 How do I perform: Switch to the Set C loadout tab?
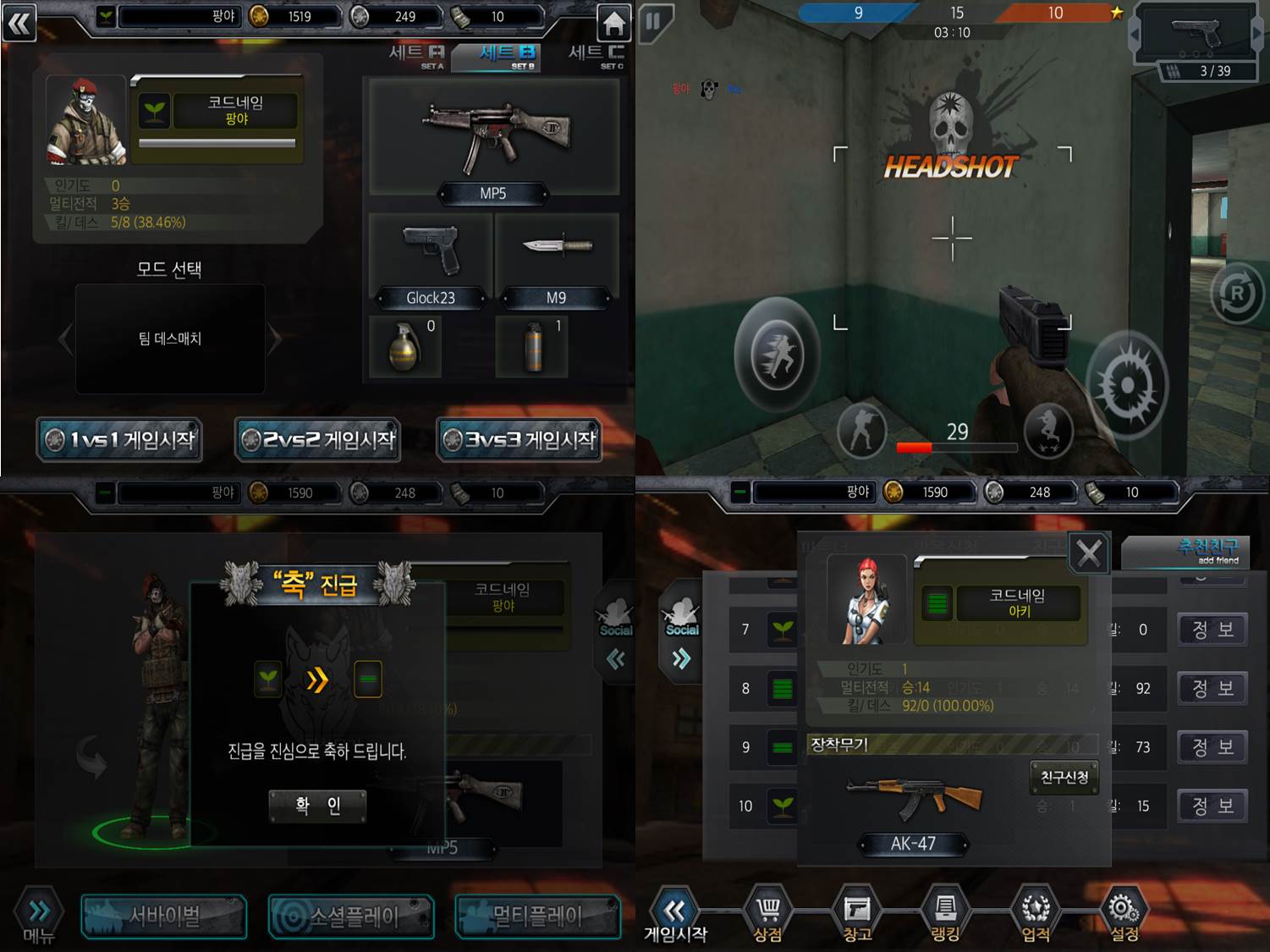(x=597, y=56)
